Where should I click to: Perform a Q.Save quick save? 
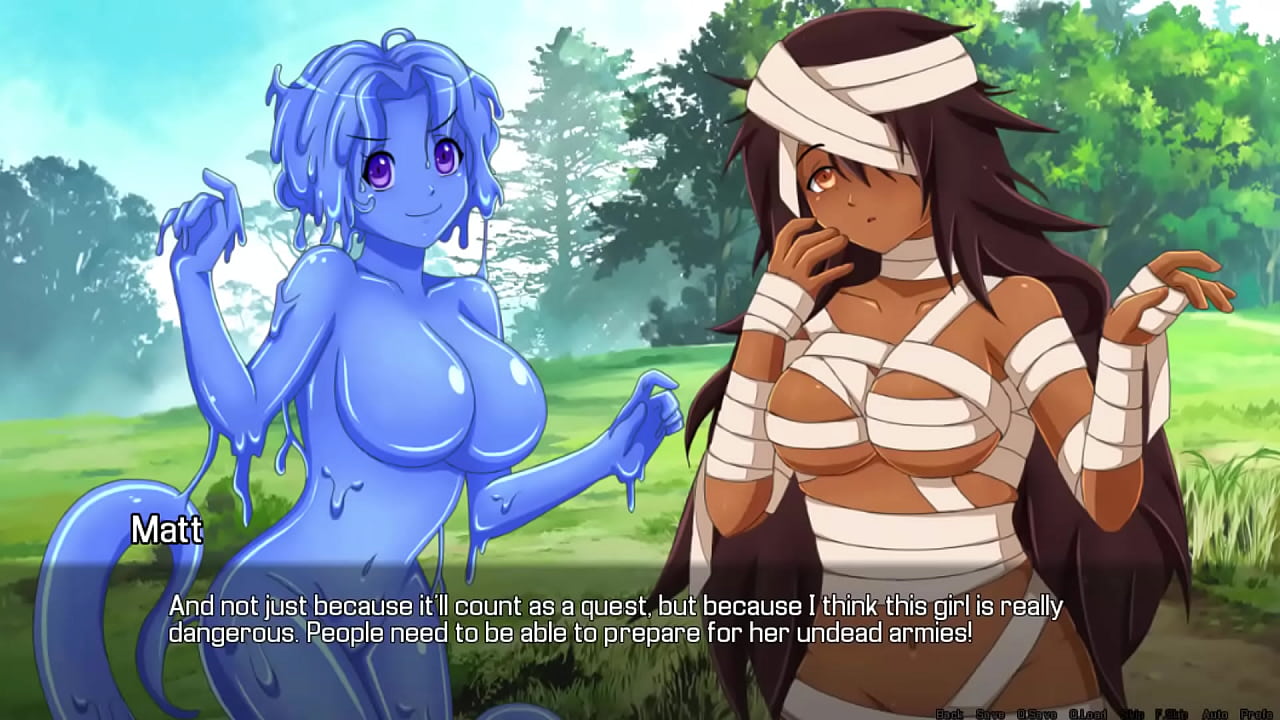[1037, 713]
